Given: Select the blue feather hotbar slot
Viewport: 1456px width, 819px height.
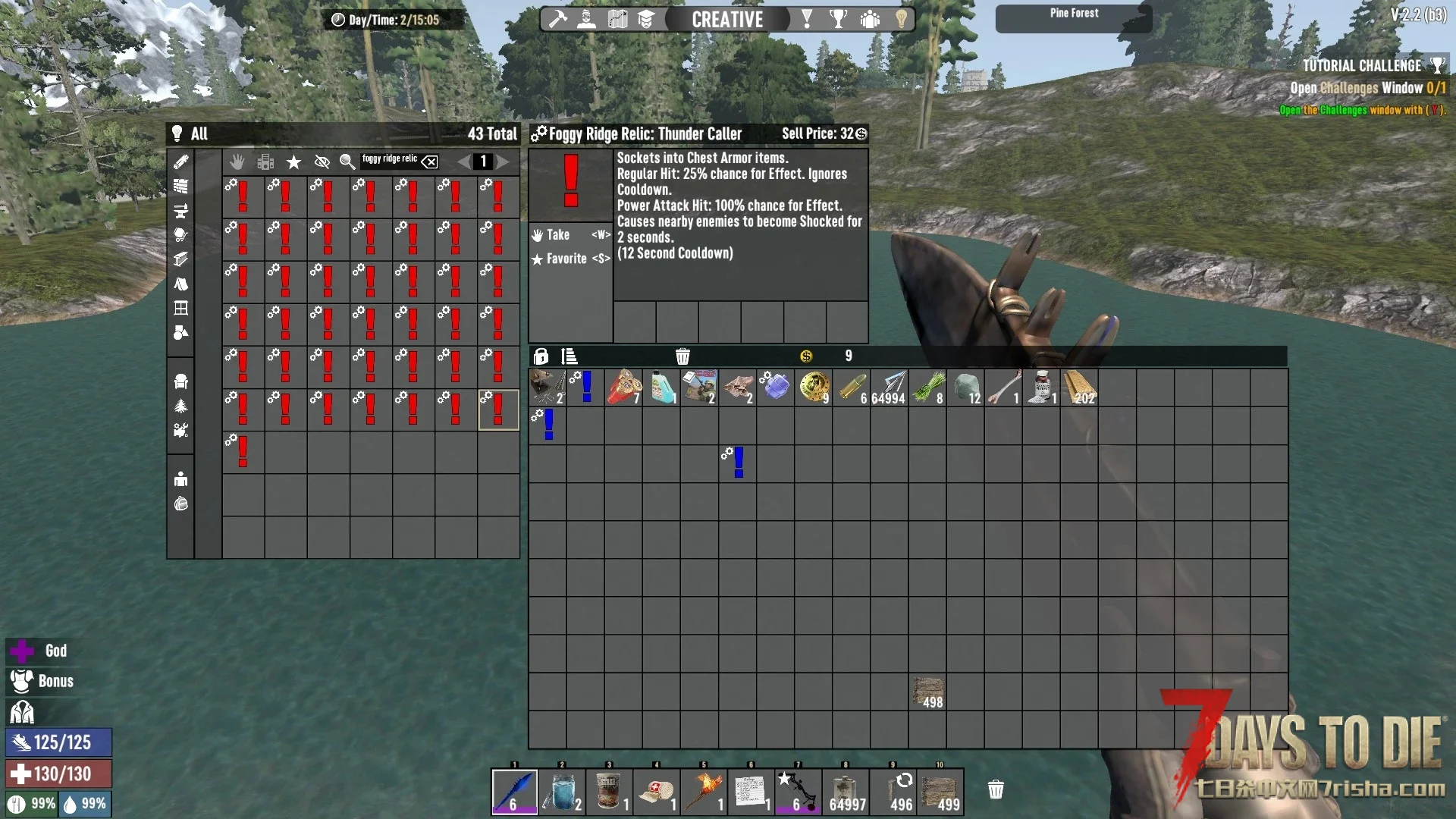Looking at the screenshot, I should [x=514, y=791].
